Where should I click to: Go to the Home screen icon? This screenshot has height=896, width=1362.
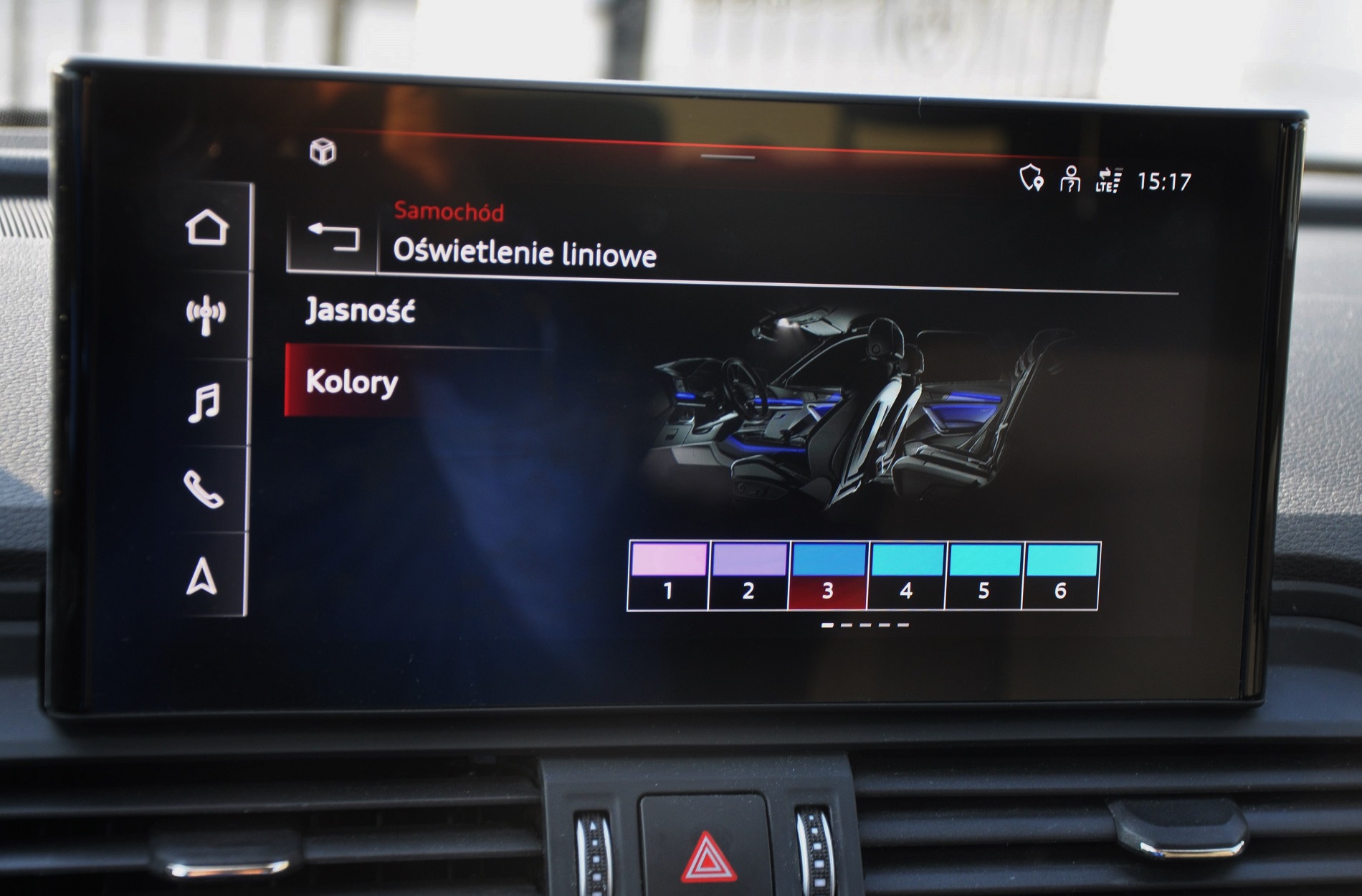click(x=207, y=228)
